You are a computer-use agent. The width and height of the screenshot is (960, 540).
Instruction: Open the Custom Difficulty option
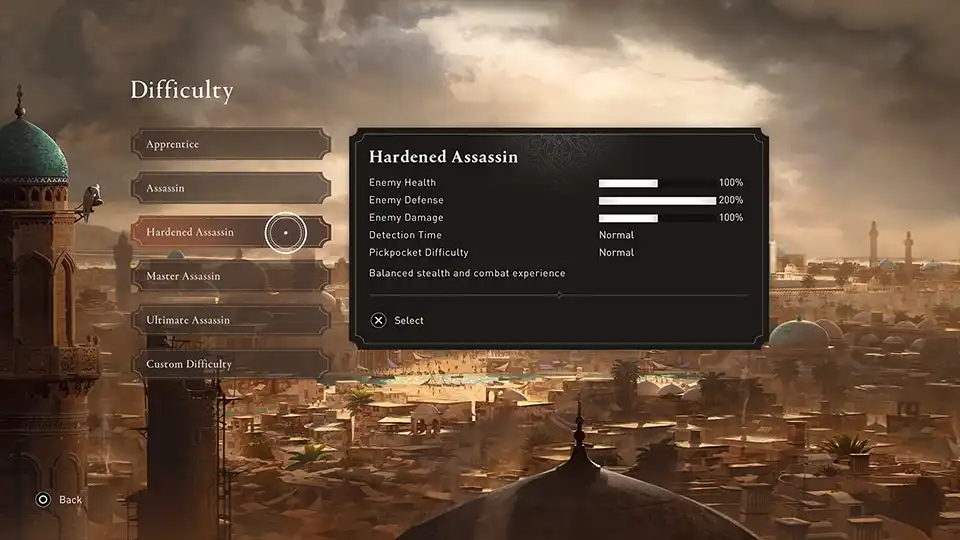click(230, 364)
